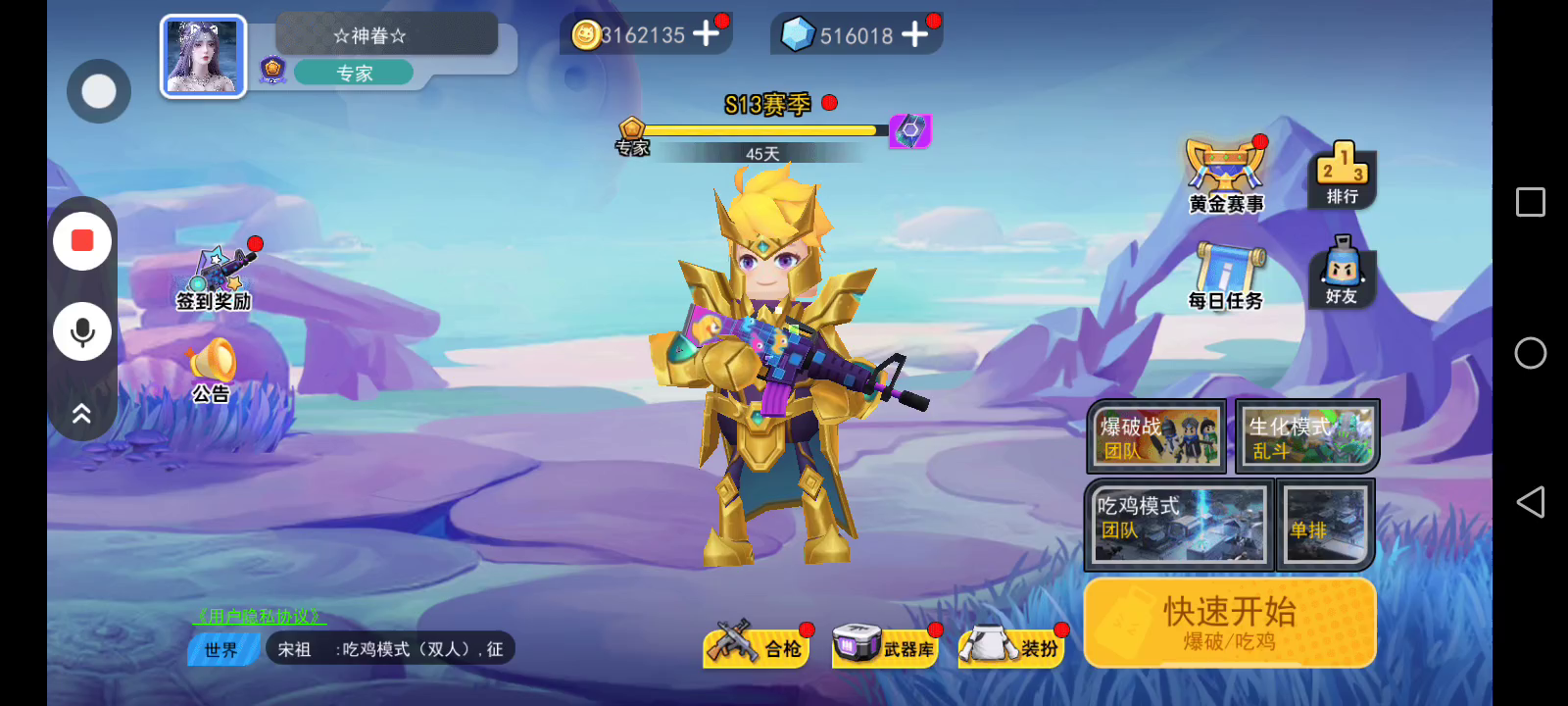Open the 合枪 weapon merge menu
This screenshot has width=1568, height=706.
(x=757, y=647)
